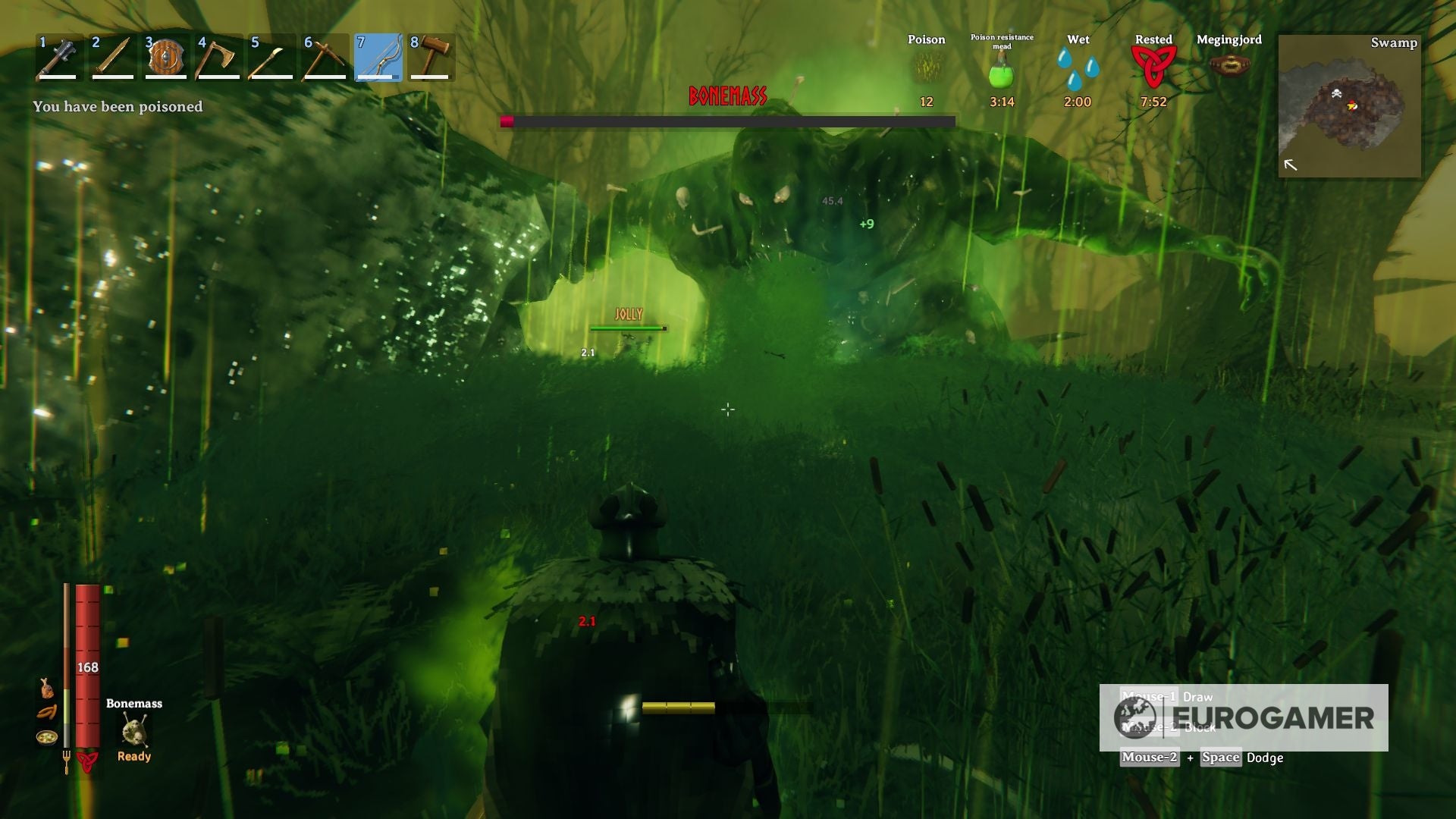Click the Poison resistance mead buff icon
This screenshot has height=819, width=1456.
pyautogui.click(x=1002, y=72)
